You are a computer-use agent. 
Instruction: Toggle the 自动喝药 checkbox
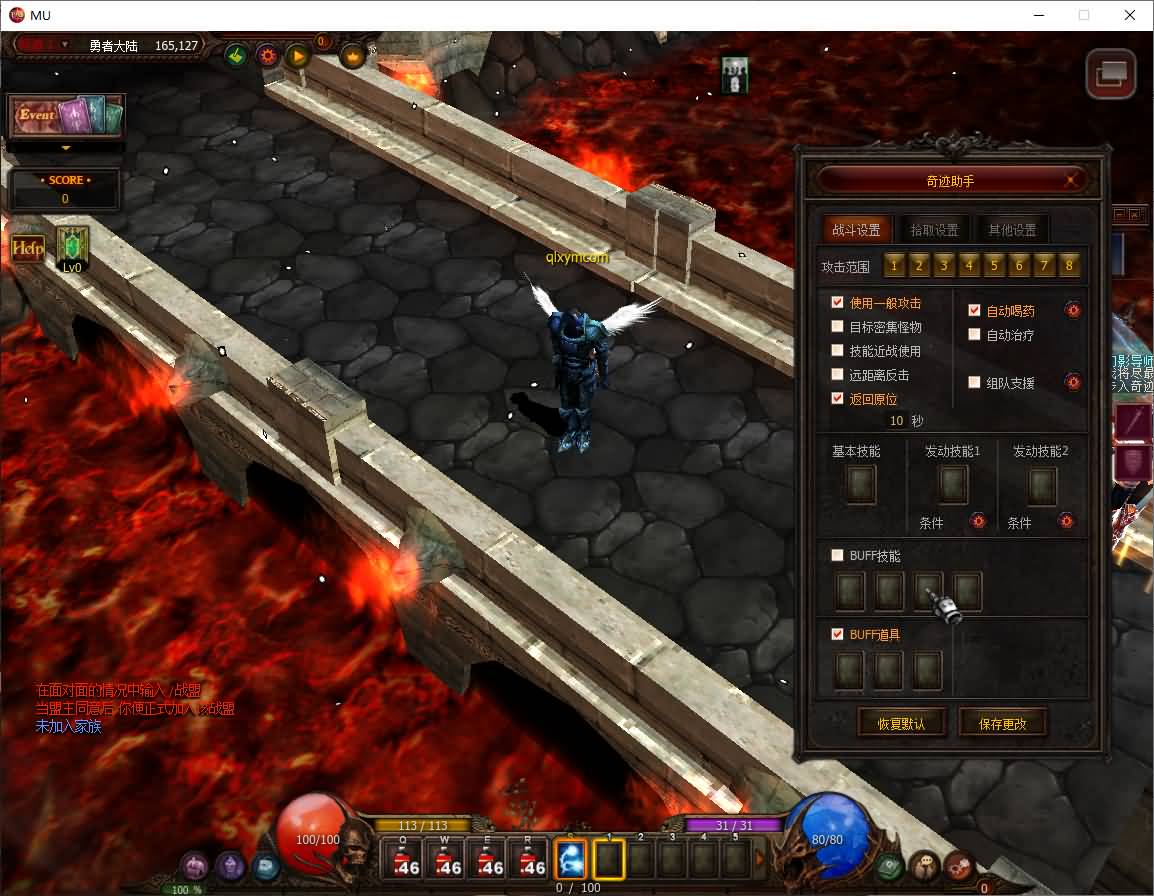click(975, 310)
